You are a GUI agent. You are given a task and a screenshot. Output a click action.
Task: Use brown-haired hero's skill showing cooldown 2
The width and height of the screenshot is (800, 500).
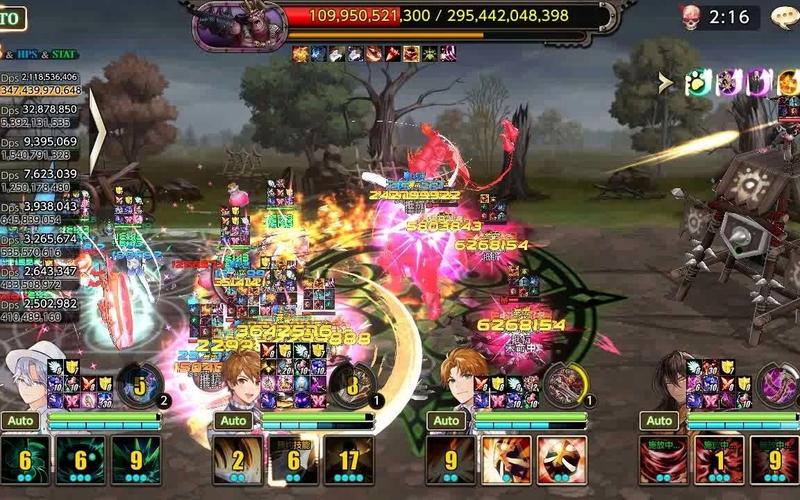click(238, 460)
